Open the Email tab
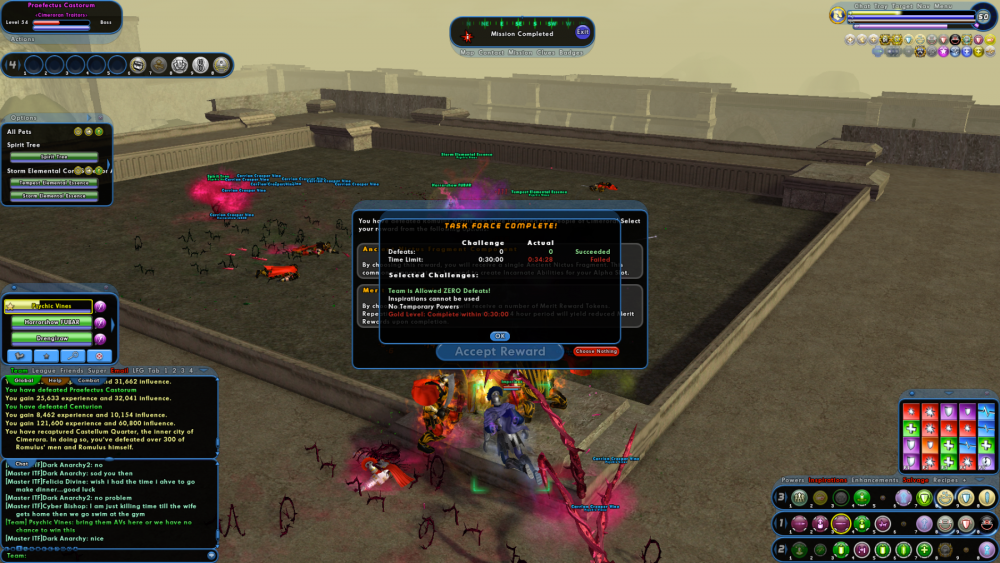This screenshot has height=563, width=1000. coord(119,371)
